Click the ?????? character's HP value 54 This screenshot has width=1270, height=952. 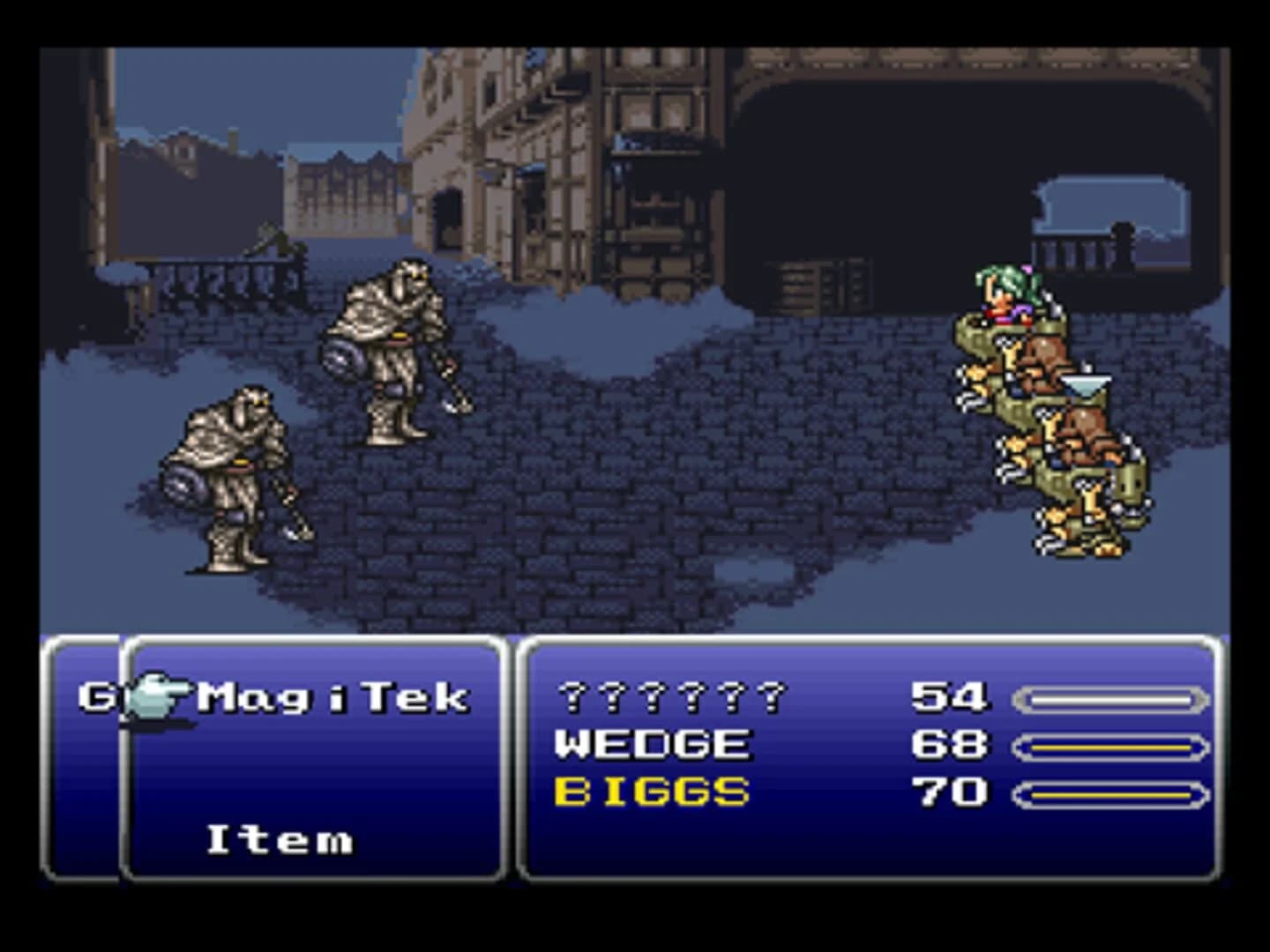[x=948, y=696]
